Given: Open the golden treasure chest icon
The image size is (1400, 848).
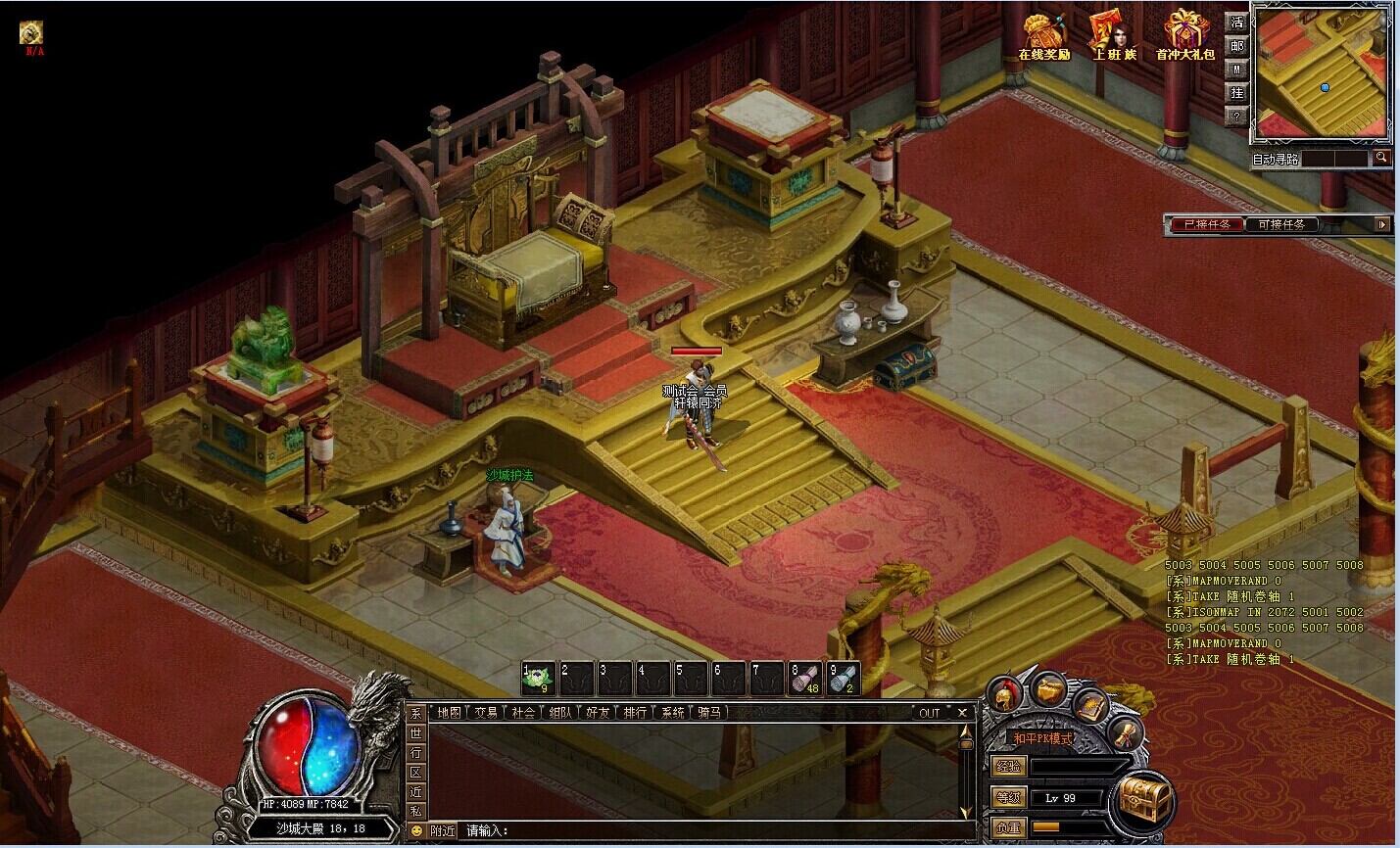Looking at the screenshot, I should (x=1145, y=801).
